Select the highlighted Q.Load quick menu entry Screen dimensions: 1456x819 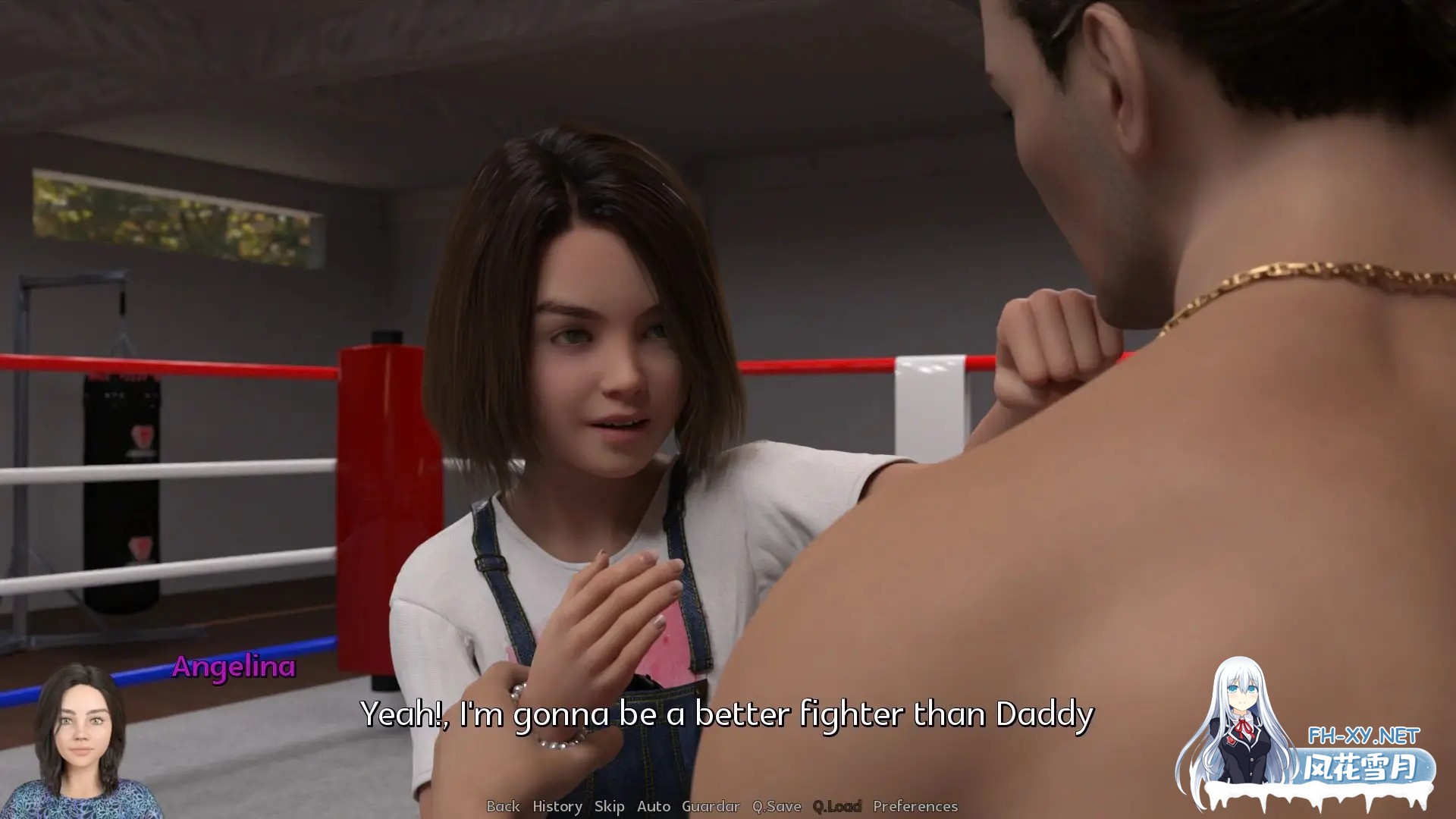(x=836, y=807)
